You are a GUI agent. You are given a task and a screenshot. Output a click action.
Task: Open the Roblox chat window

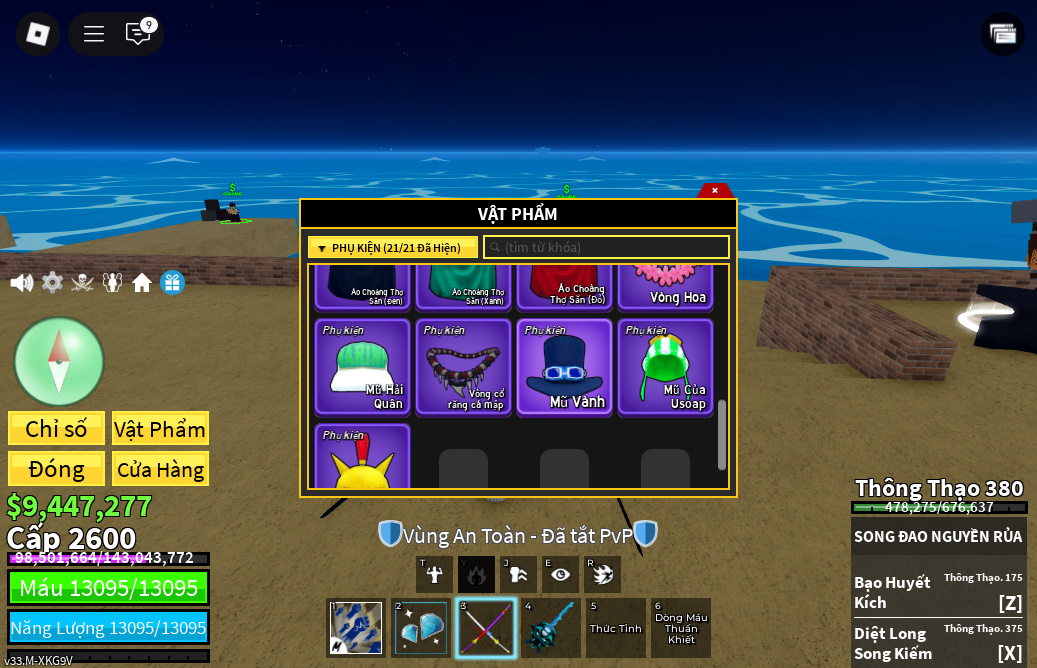(x=138, y=34)
